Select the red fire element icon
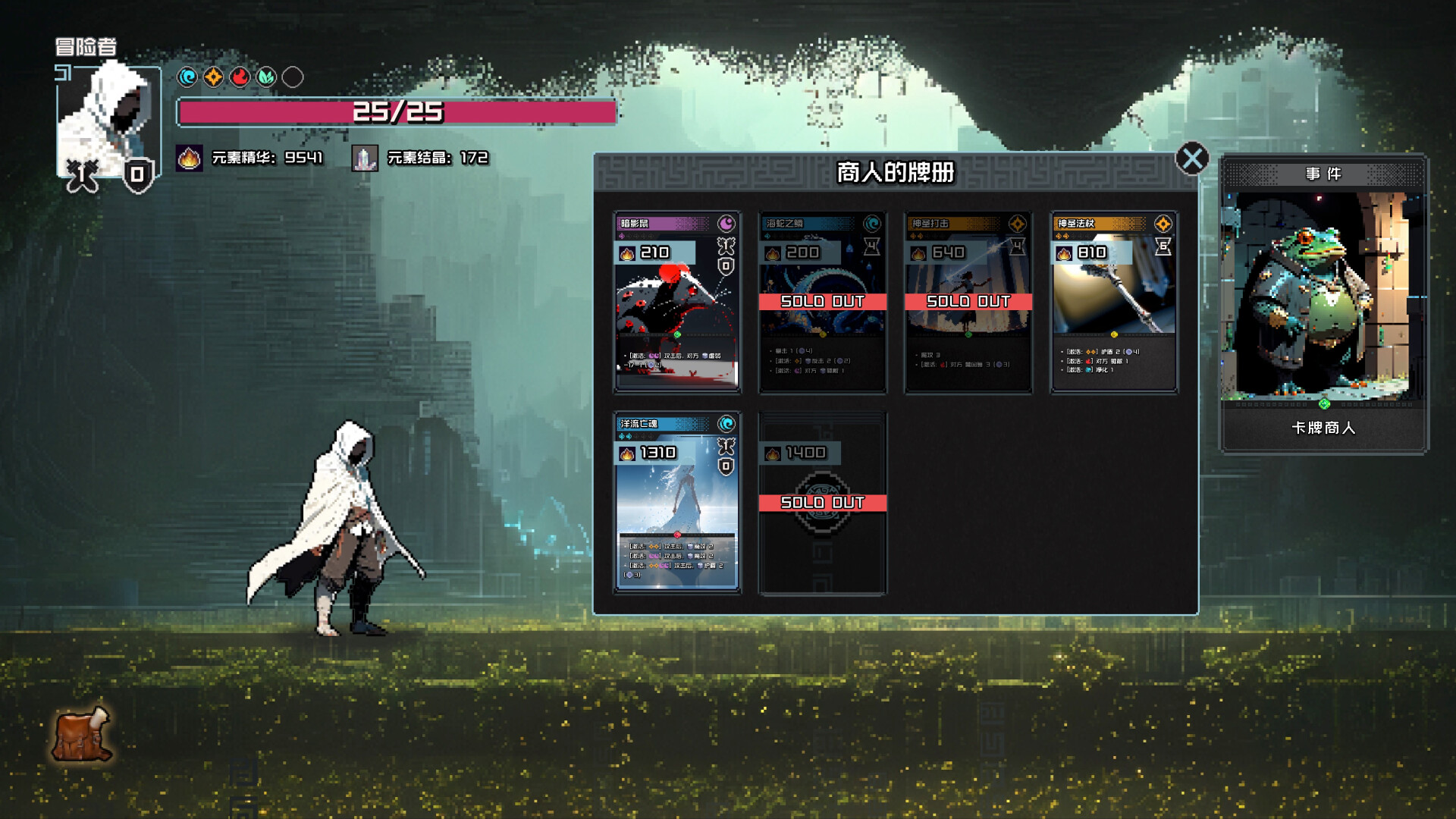 240,77
